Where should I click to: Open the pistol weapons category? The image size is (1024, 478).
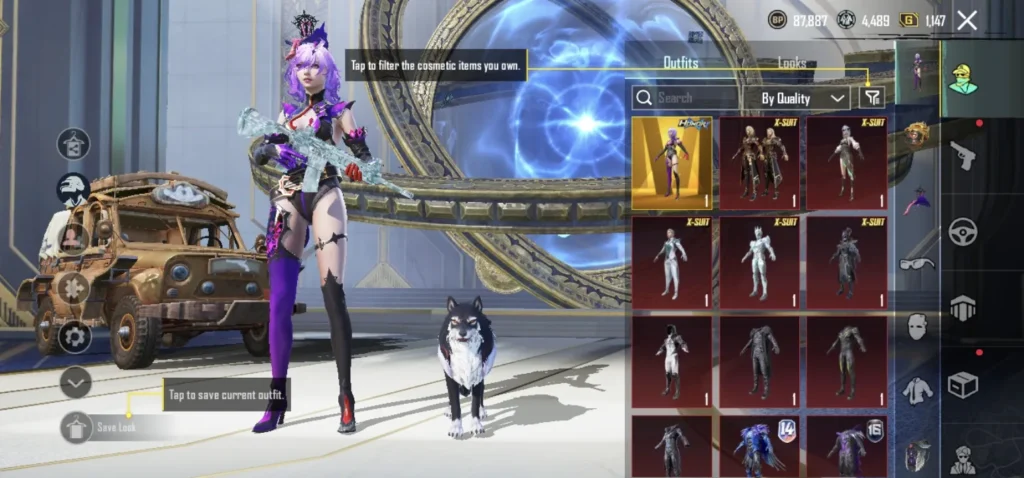[x=963, y=155]
